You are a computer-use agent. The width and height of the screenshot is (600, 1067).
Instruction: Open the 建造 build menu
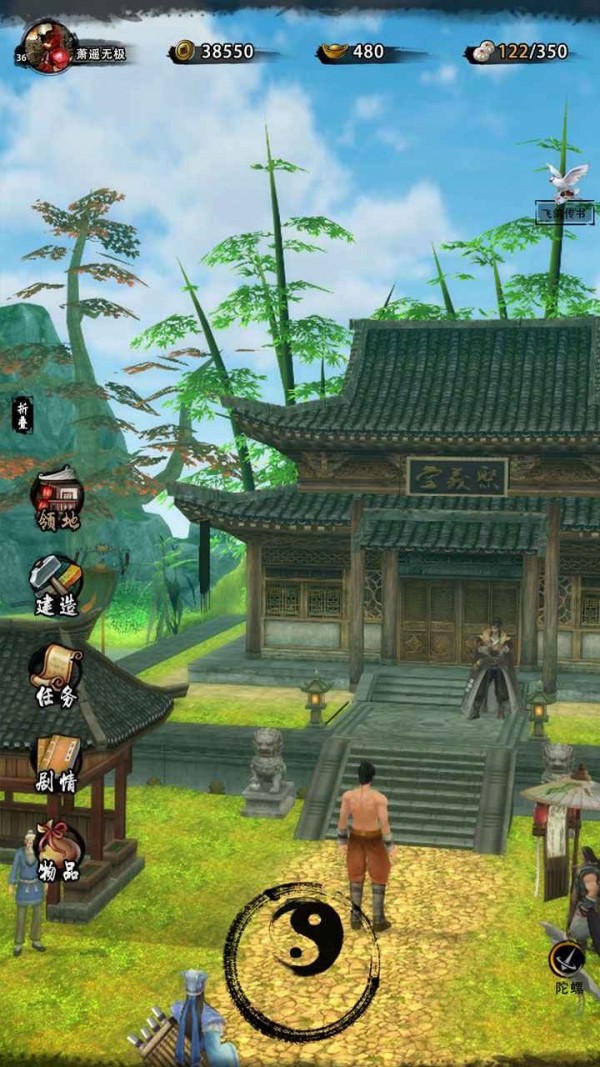pyautogui.click(x=56, y=583)
